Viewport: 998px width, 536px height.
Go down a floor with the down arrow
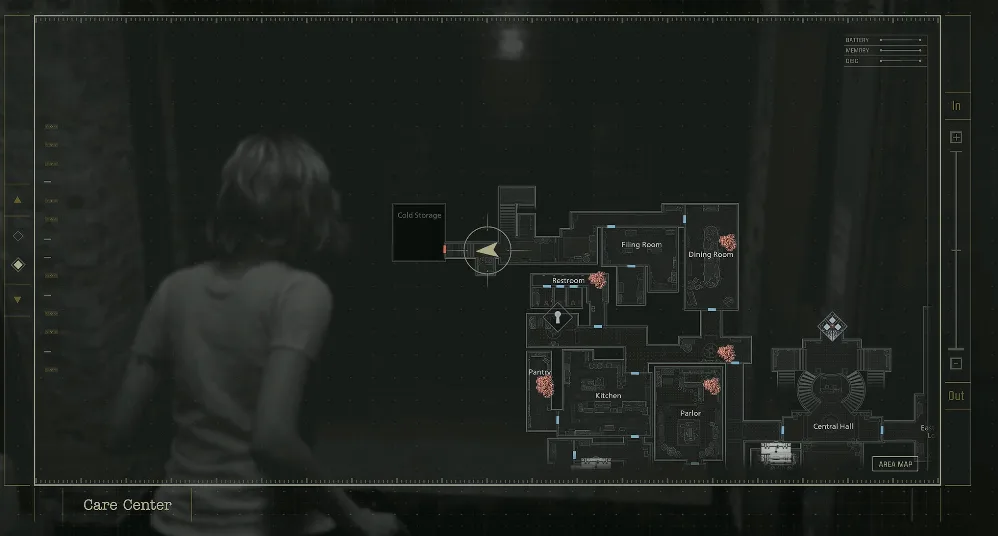click(17, 299)
